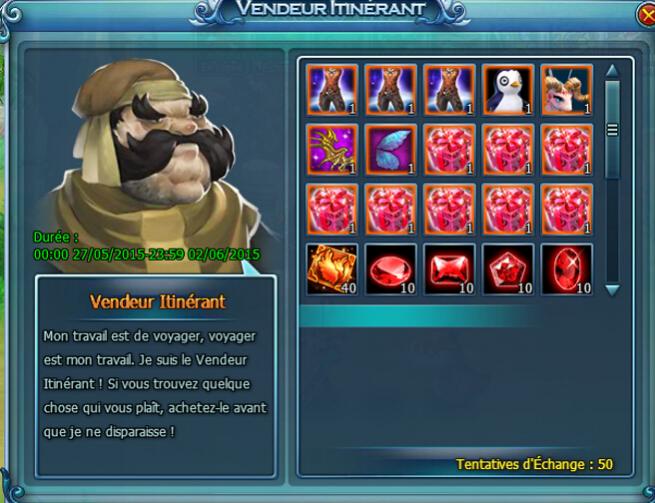Close the Vendeur Itinérant window
This screenshot has height=503, width=655.
[645, 16]
